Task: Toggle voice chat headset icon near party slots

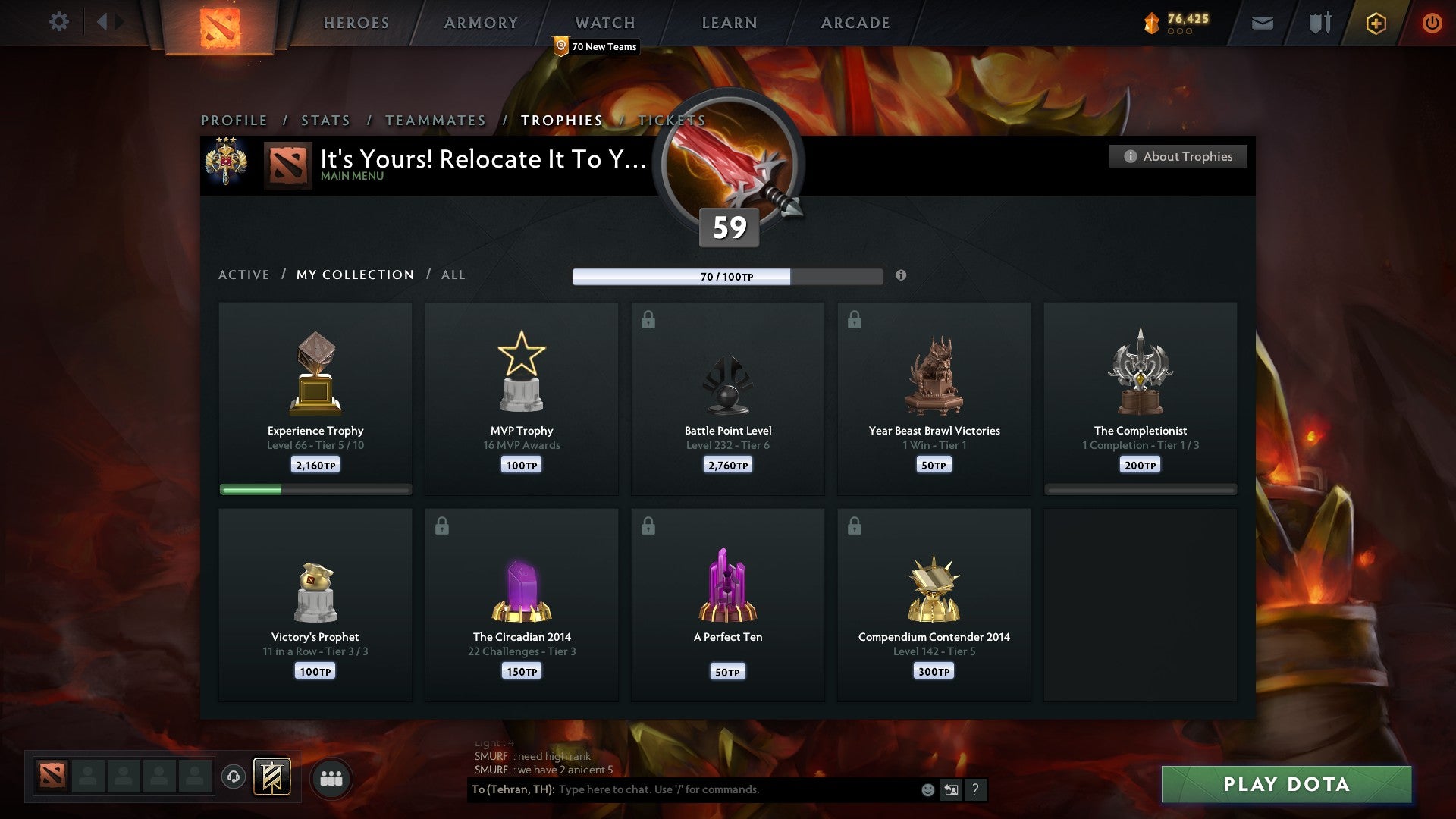Action: coord(233,777)
